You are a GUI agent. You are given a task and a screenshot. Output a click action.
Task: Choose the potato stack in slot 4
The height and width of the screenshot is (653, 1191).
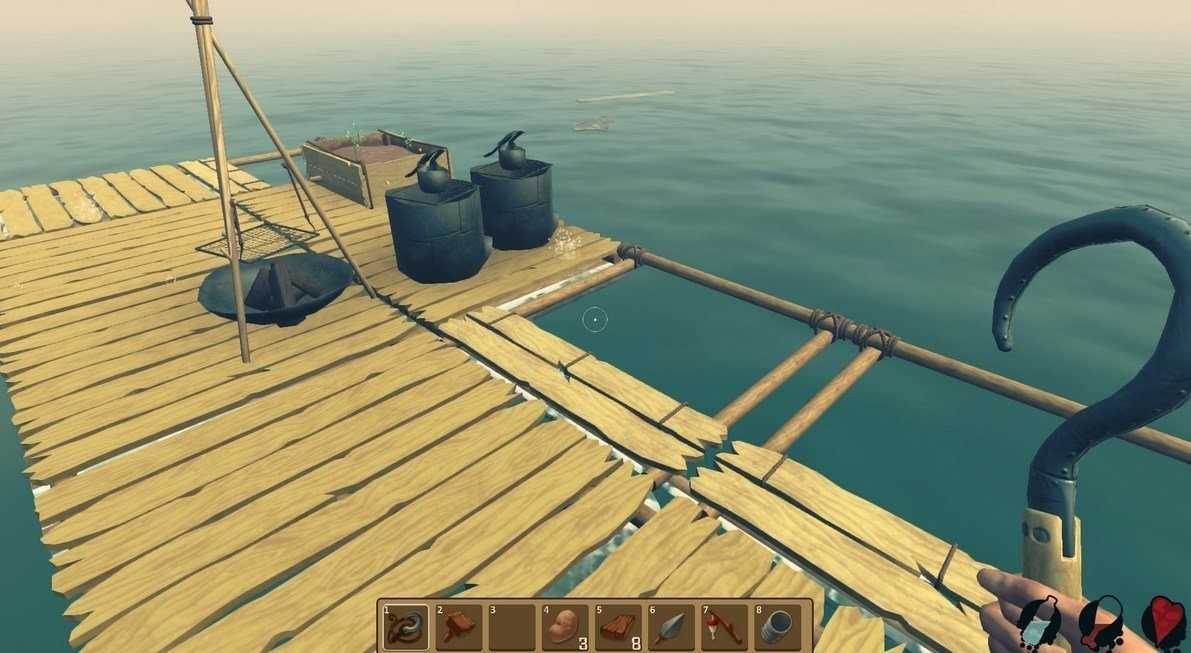(x=565, y=627)
